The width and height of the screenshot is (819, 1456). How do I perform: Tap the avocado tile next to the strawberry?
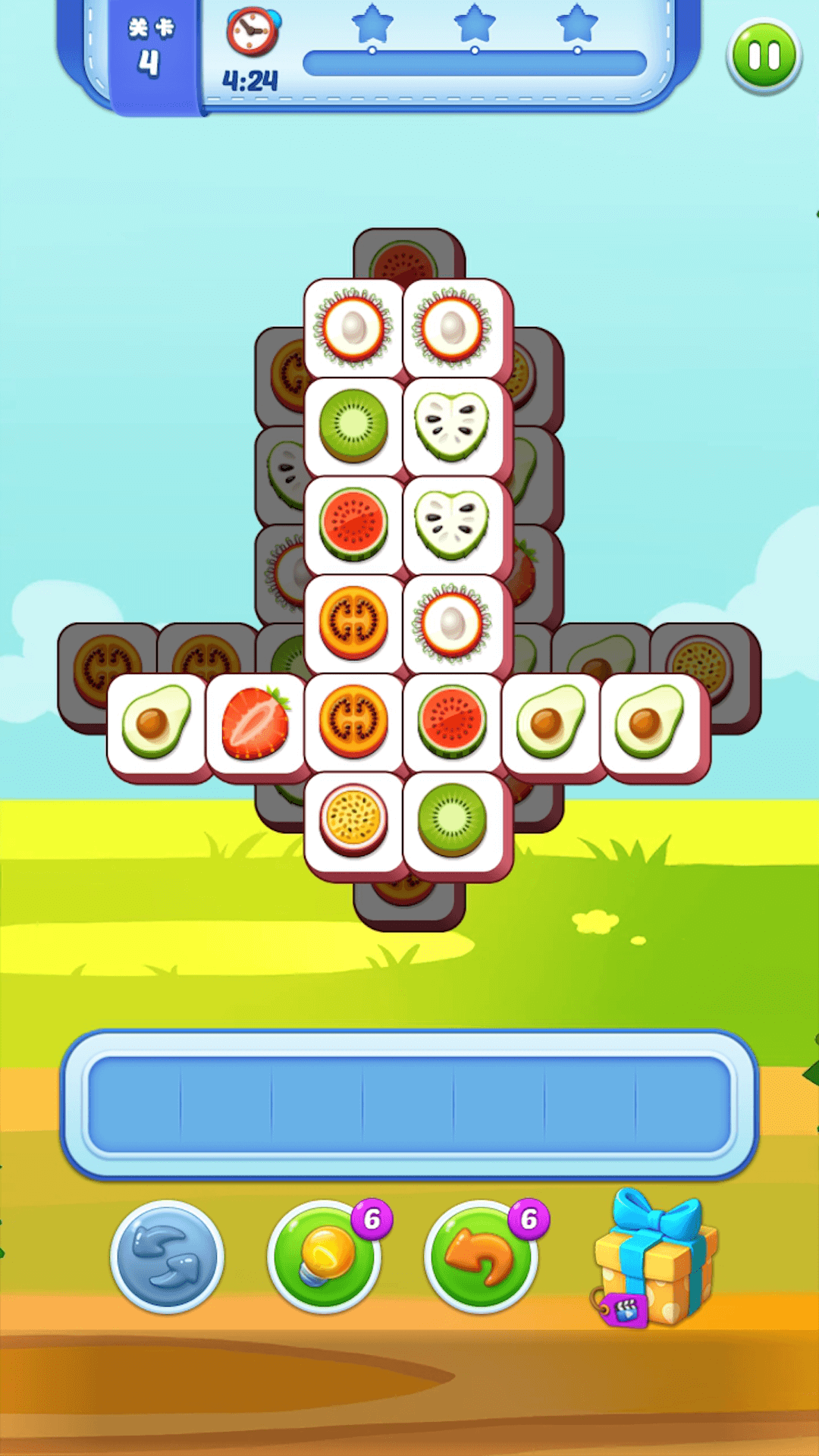tap(157, 724)
